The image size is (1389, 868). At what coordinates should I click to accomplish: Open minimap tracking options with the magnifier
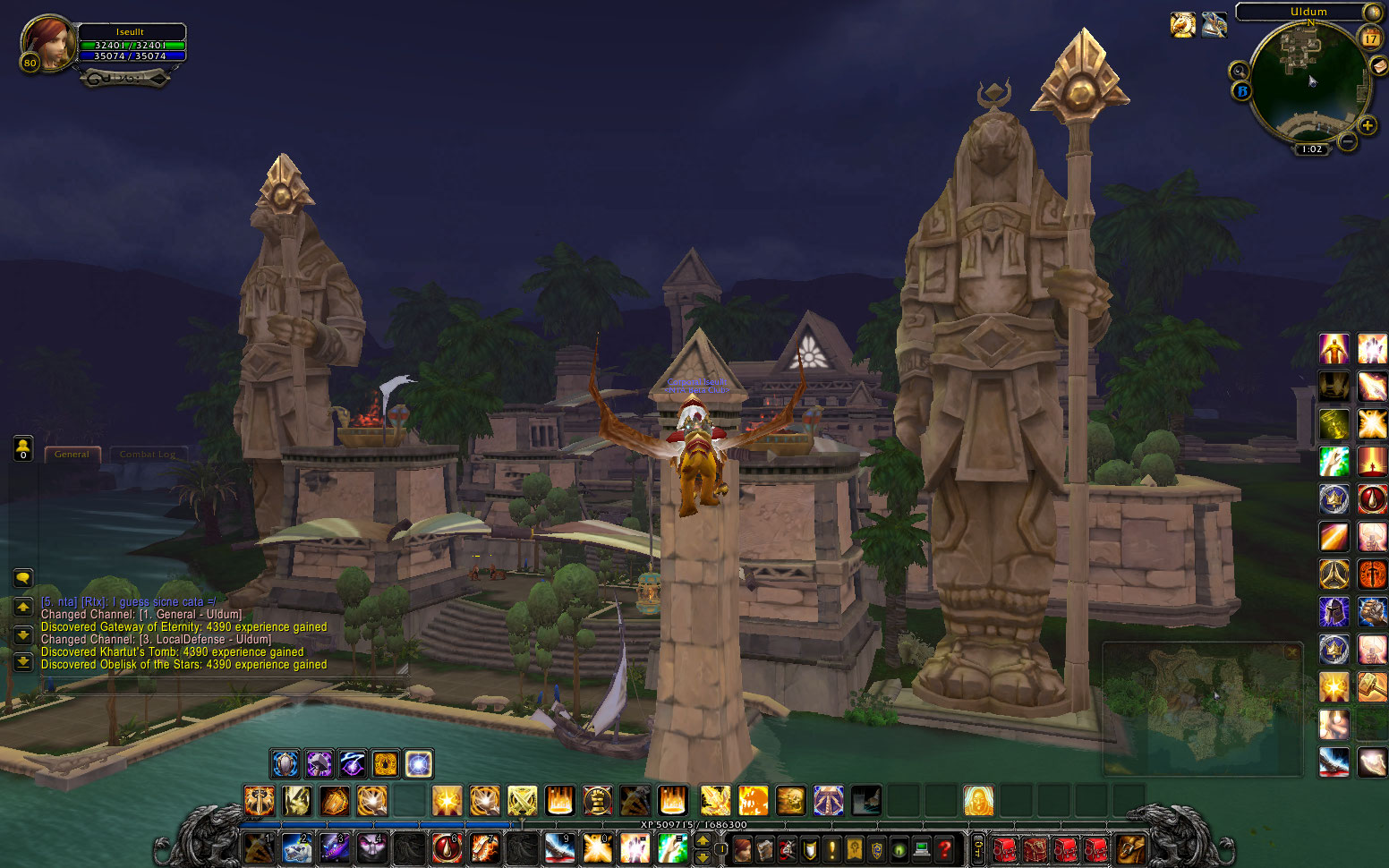(1239, 71)
